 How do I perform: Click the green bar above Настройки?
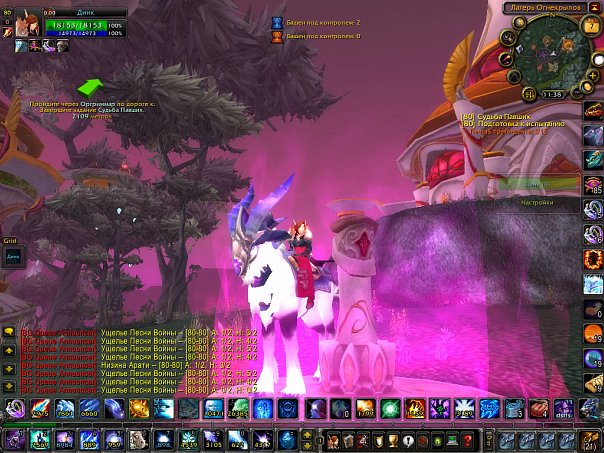(538, 183)
